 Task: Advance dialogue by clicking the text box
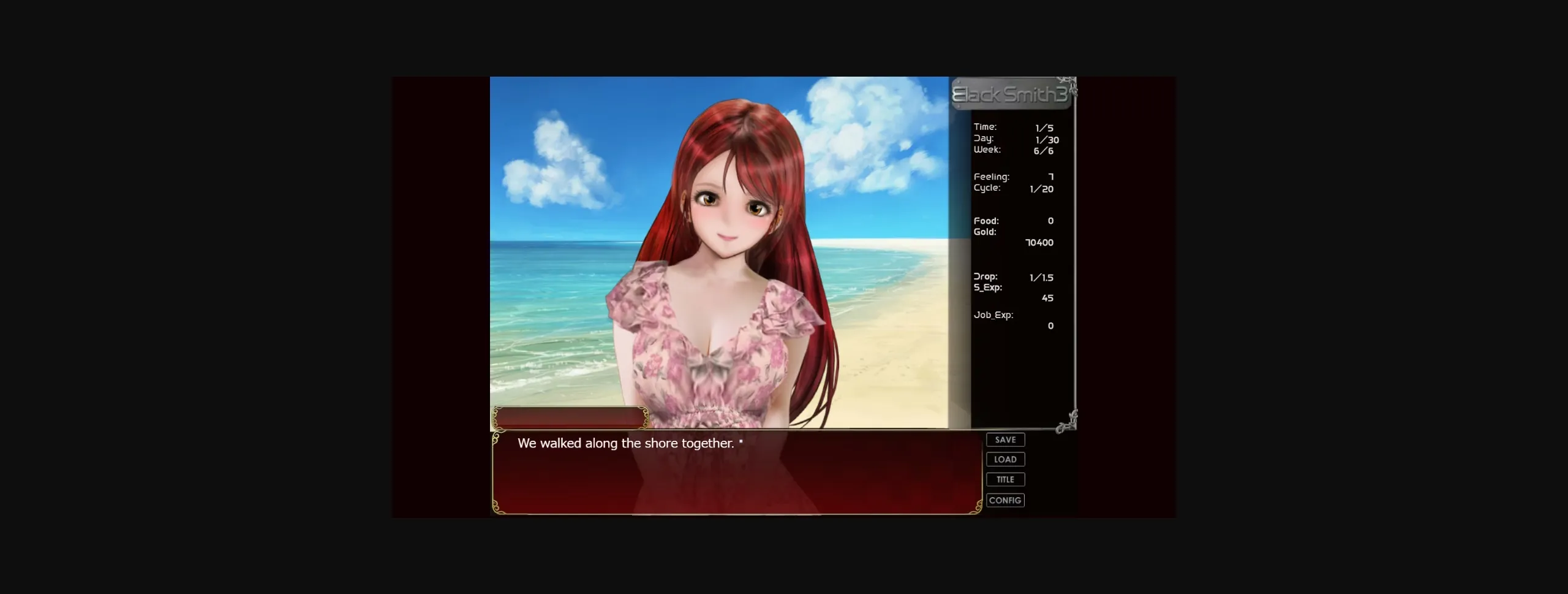click(735, 472)
